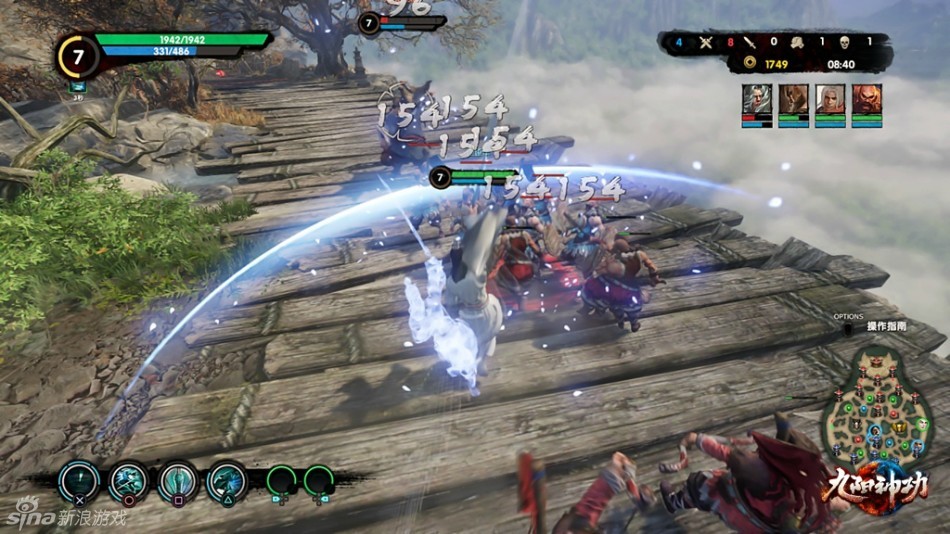The image size is (950, 534).
Task: Select the brown bearded teammate portrait
Action: coord(793,99)
